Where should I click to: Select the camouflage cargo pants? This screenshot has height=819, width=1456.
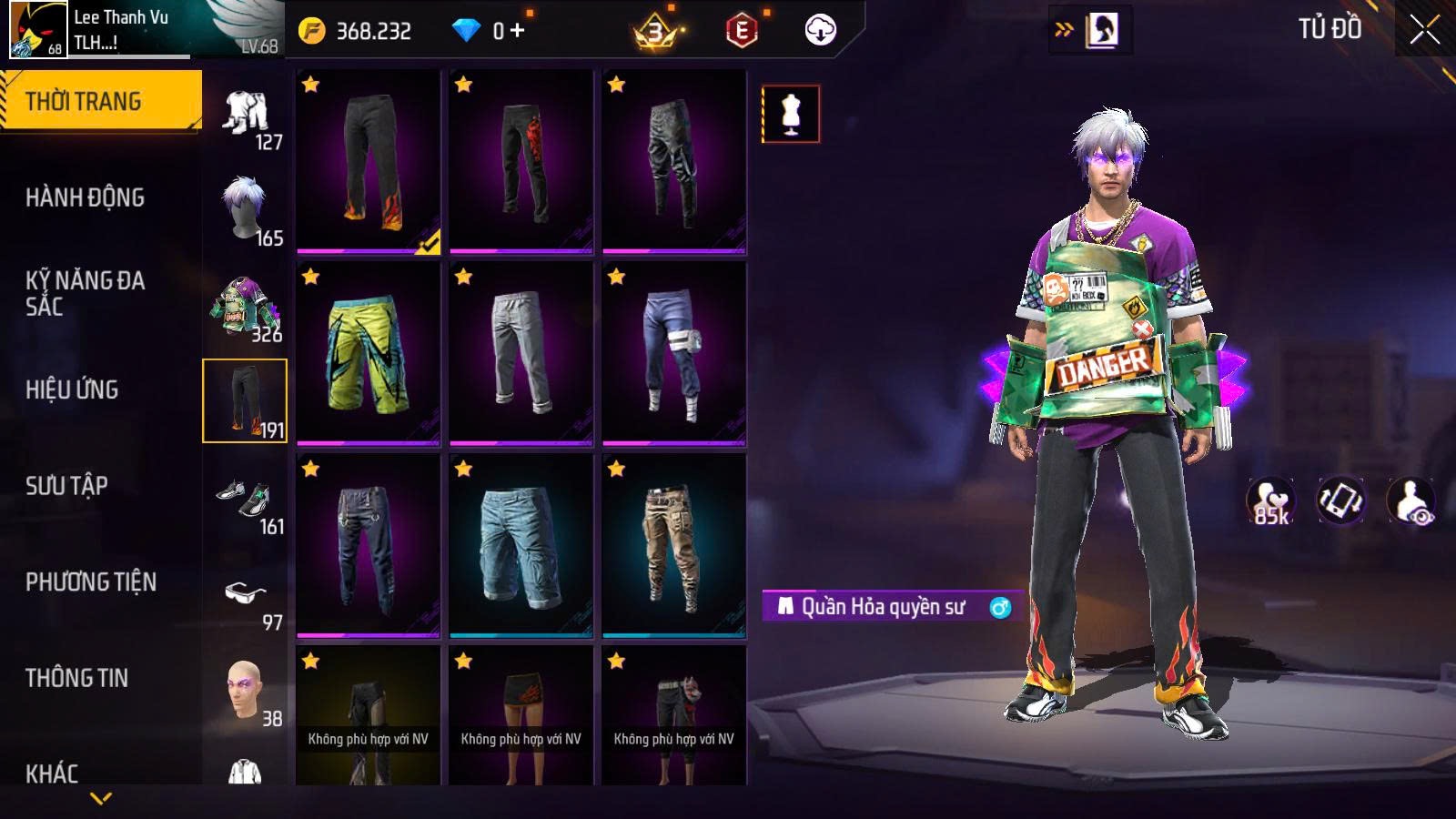pos(674,545)
